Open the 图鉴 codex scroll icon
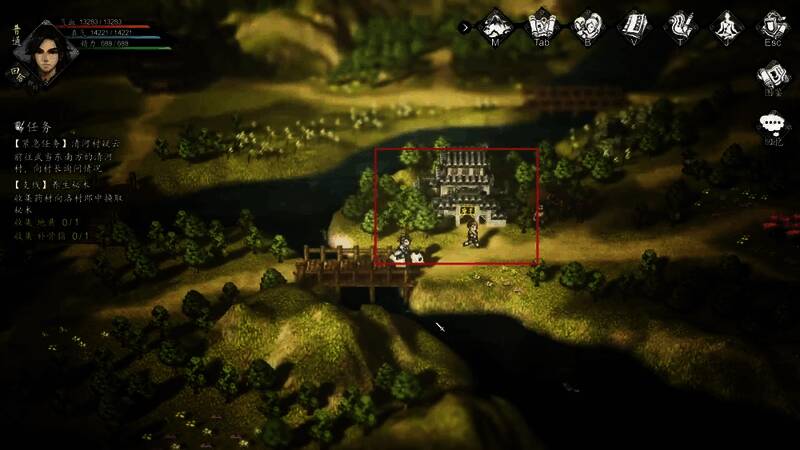800x450 pixels. [x=772, y=76]
